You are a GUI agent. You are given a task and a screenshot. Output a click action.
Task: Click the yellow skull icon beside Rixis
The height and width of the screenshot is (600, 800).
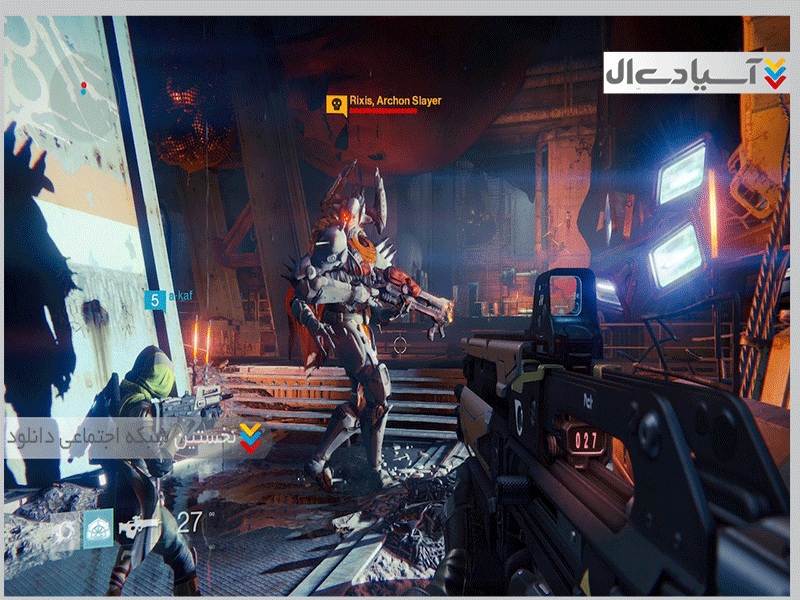pos(336,104)
